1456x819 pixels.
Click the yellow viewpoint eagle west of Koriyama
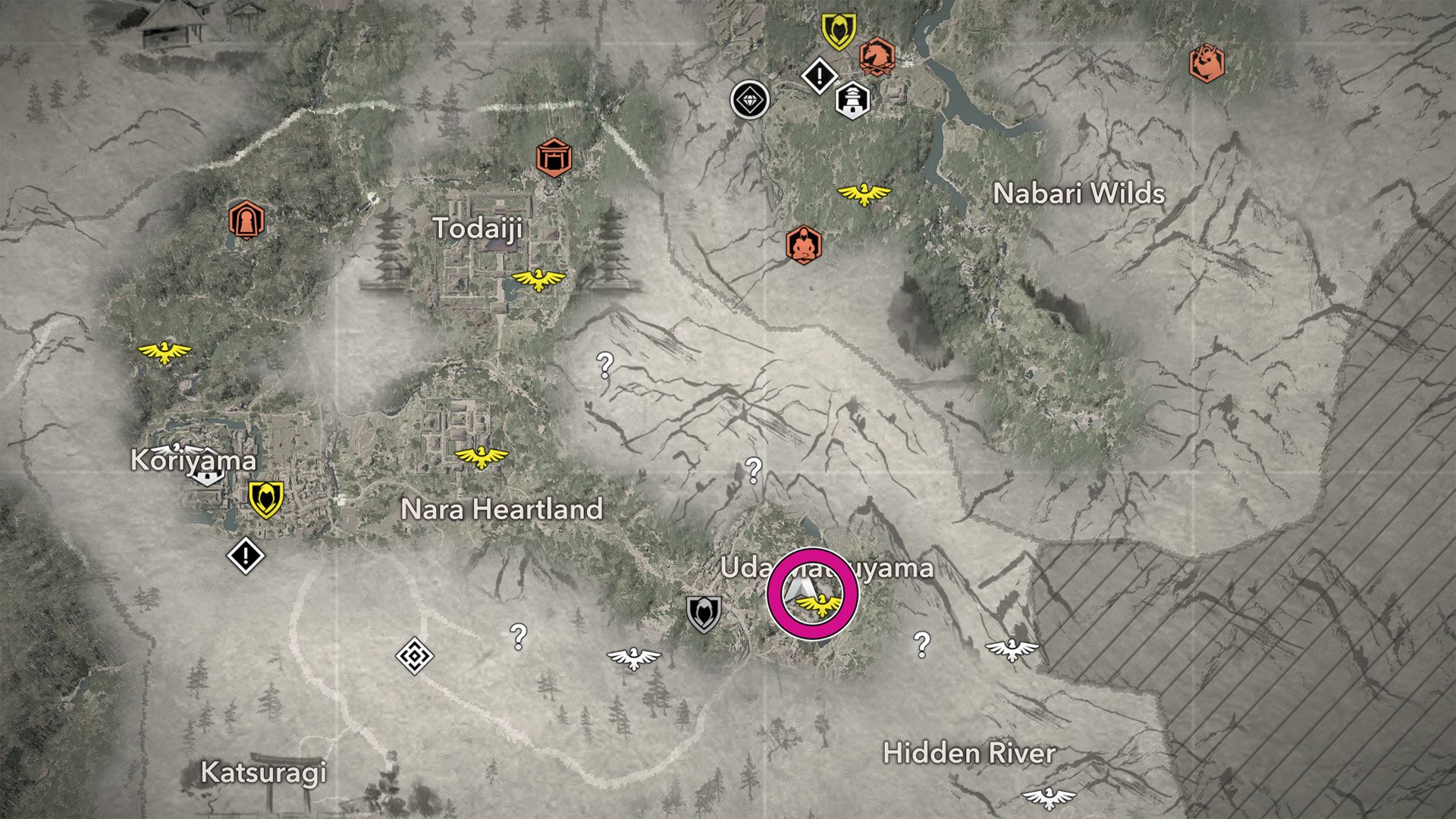[x=165, y=351]
